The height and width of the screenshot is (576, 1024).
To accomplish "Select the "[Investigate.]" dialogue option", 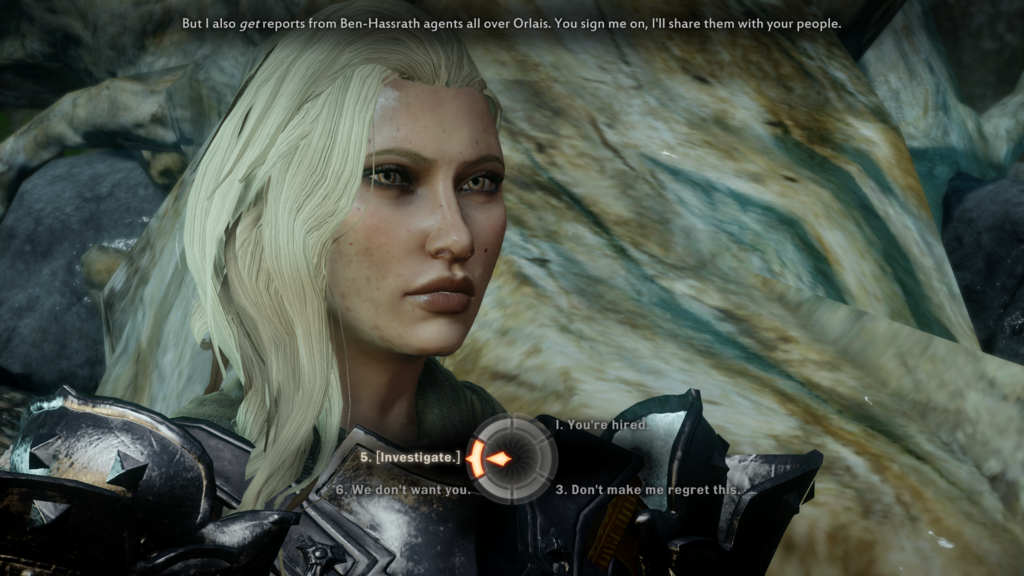I will click(410, 457).
